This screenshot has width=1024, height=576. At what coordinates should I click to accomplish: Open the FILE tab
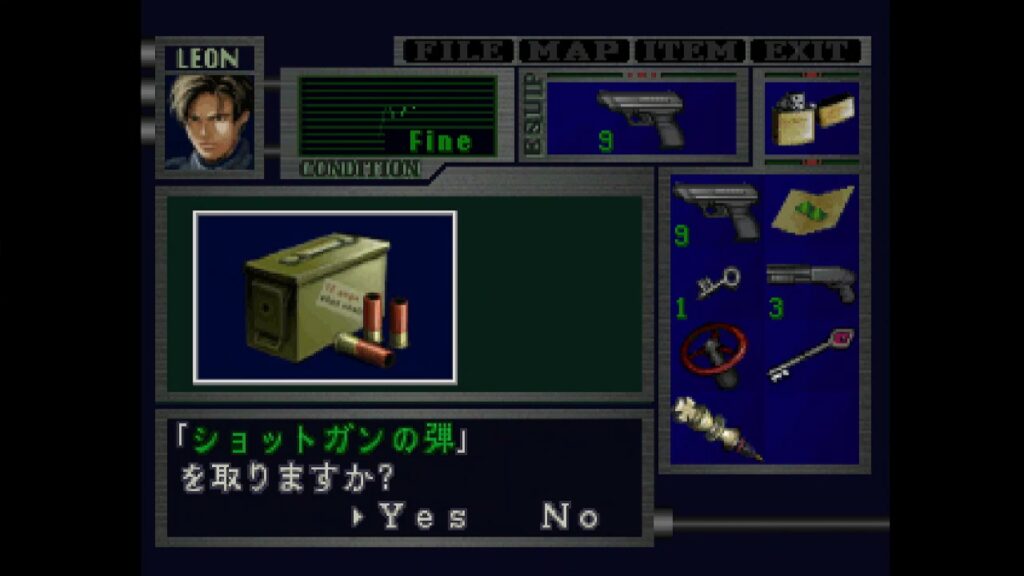(x=455, y=51)
